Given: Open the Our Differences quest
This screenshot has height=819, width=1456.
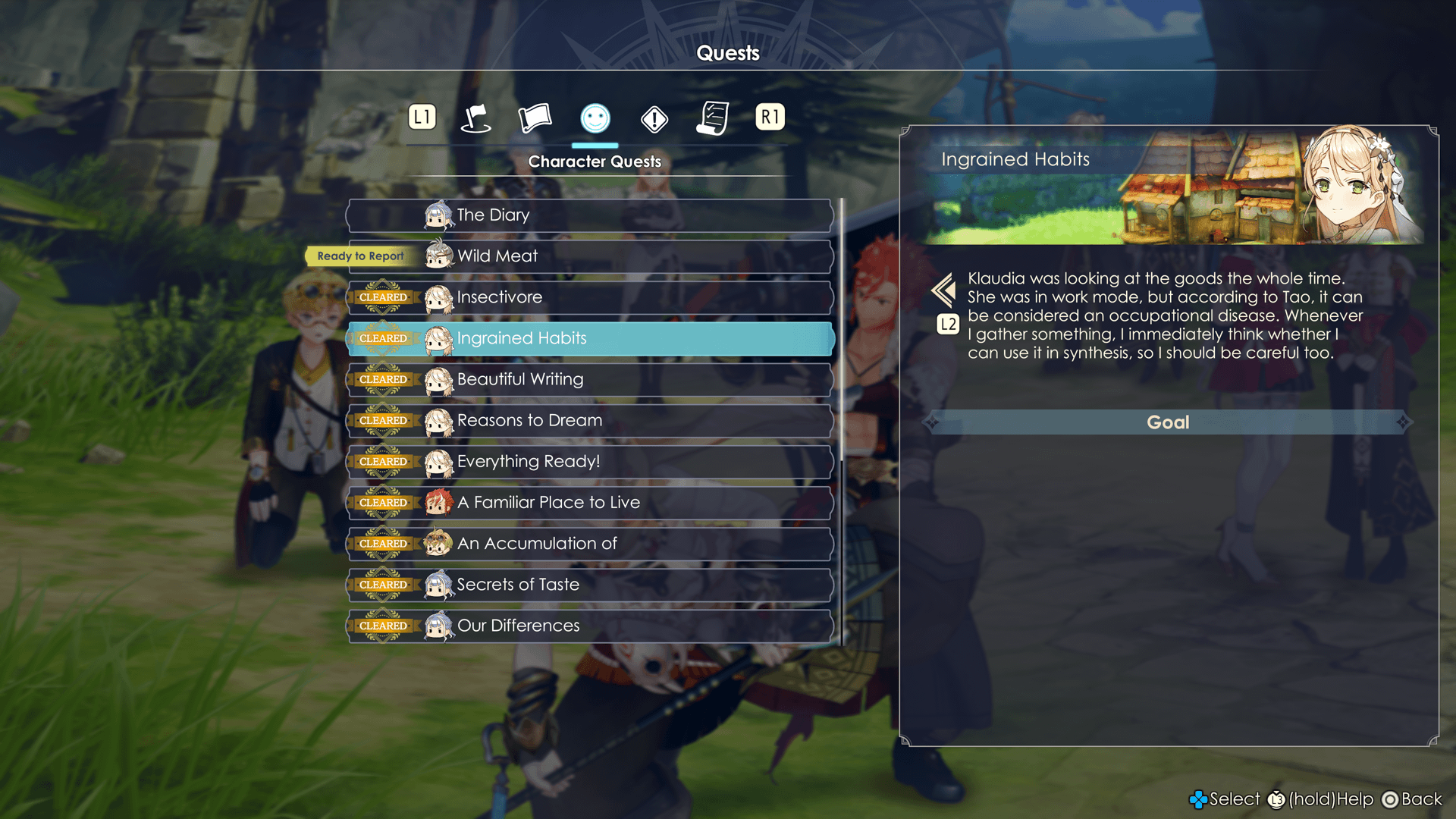Looking at the screenshot, I should click(x=590, y=626).
